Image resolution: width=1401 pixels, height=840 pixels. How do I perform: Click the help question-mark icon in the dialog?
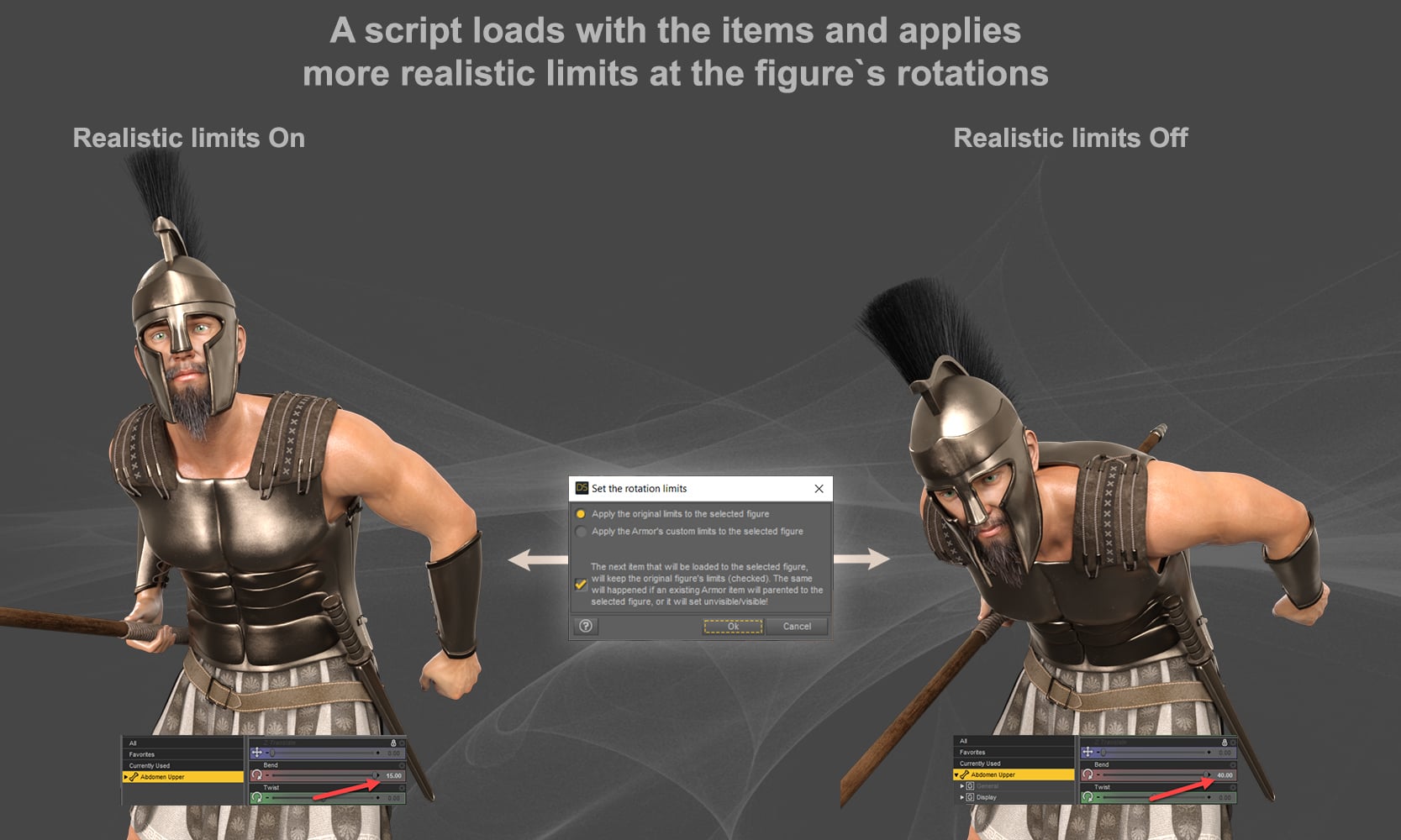[585, 627]
